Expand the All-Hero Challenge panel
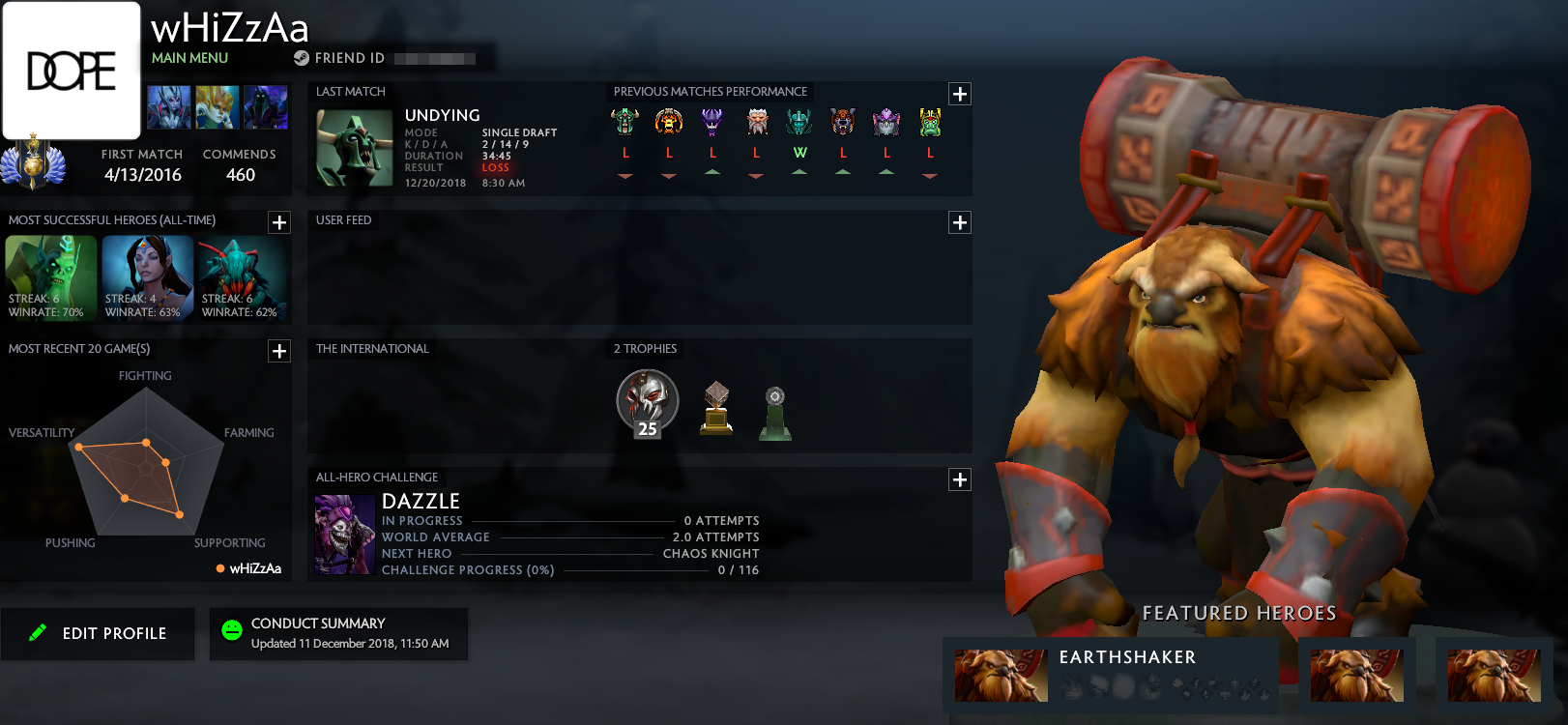Viewport: 1568px width, 725px height. pyautogui.click(x=959, y=479)
